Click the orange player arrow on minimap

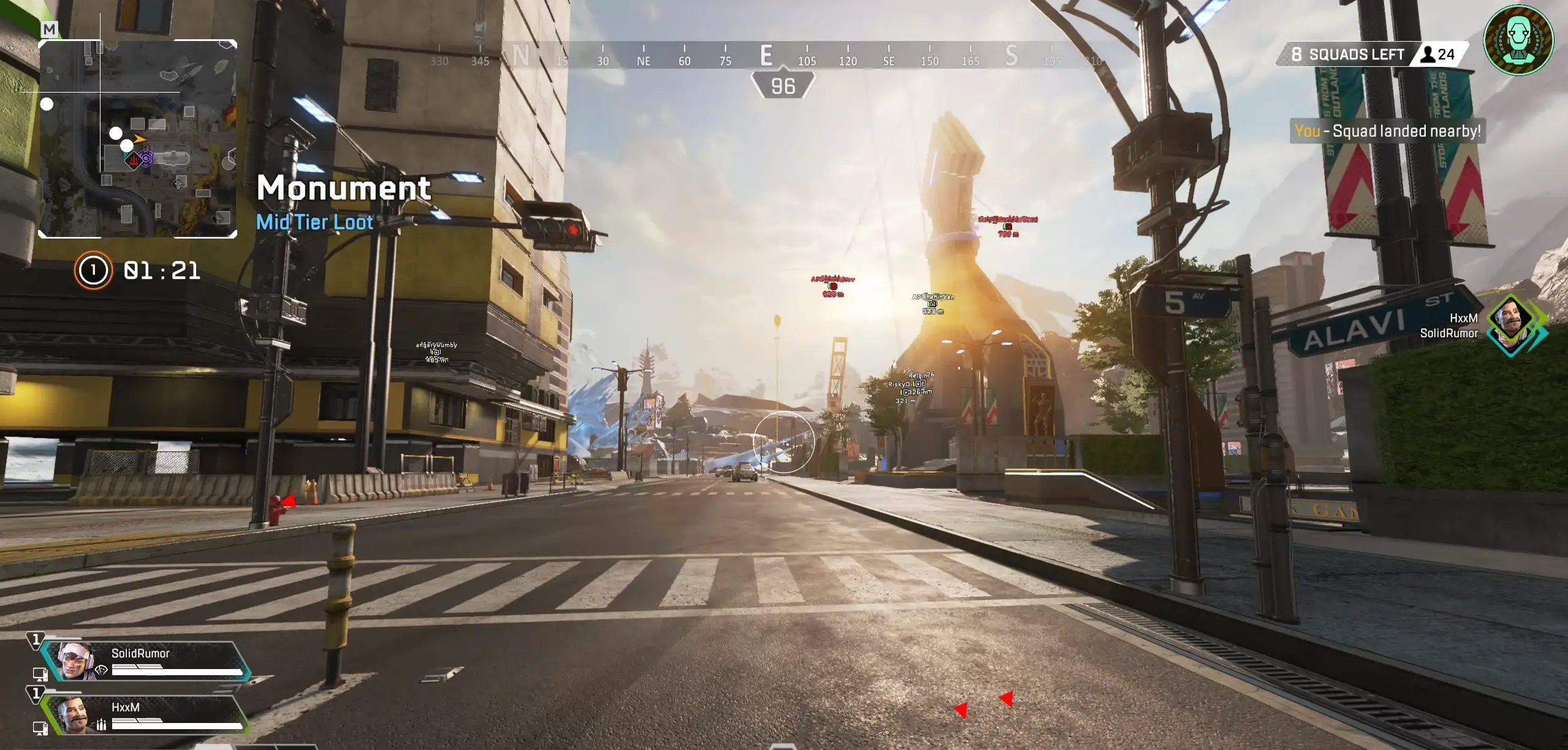click(x=140, y=139)
